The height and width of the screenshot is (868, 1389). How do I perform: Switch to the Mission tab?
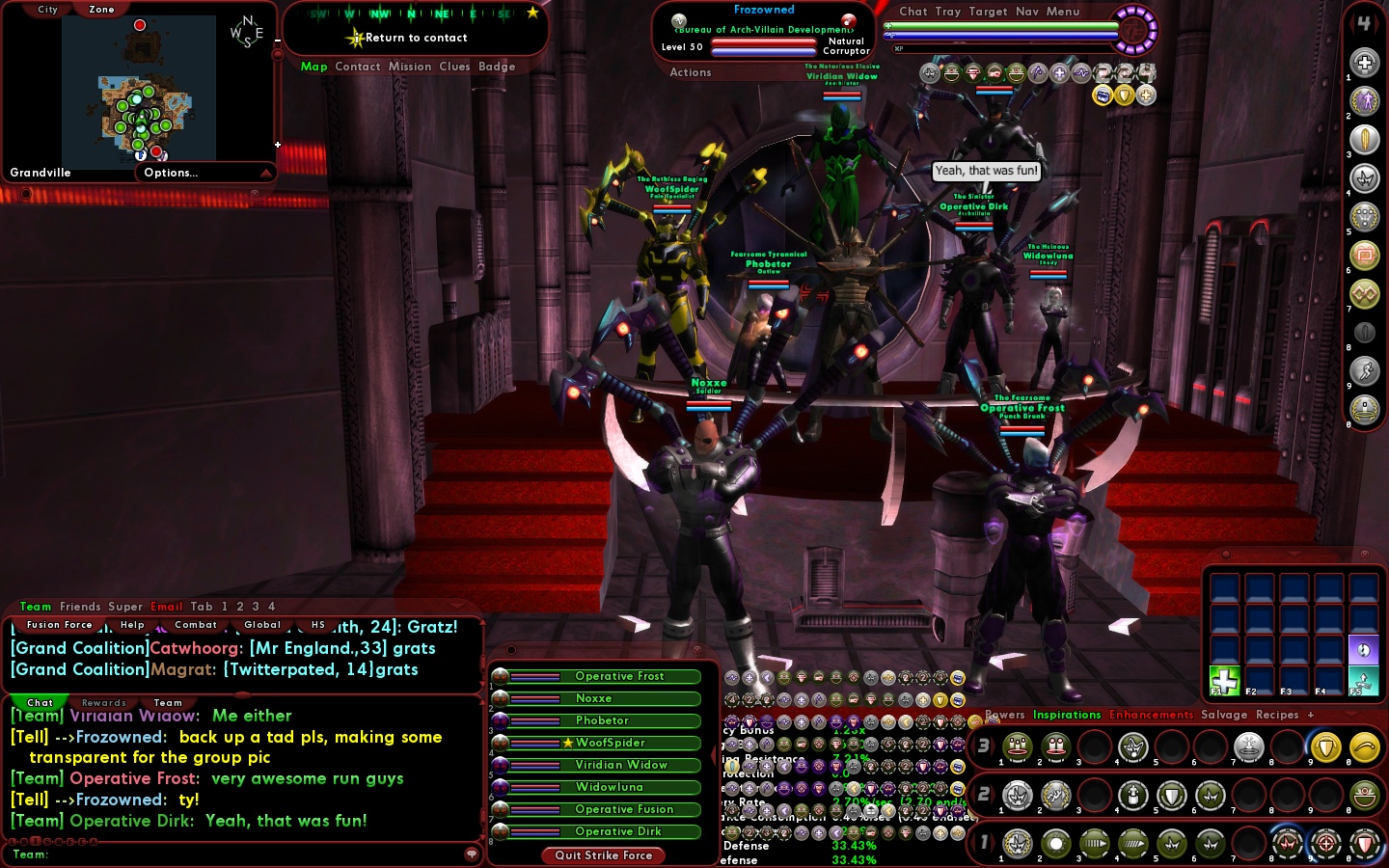click(410, 67)
